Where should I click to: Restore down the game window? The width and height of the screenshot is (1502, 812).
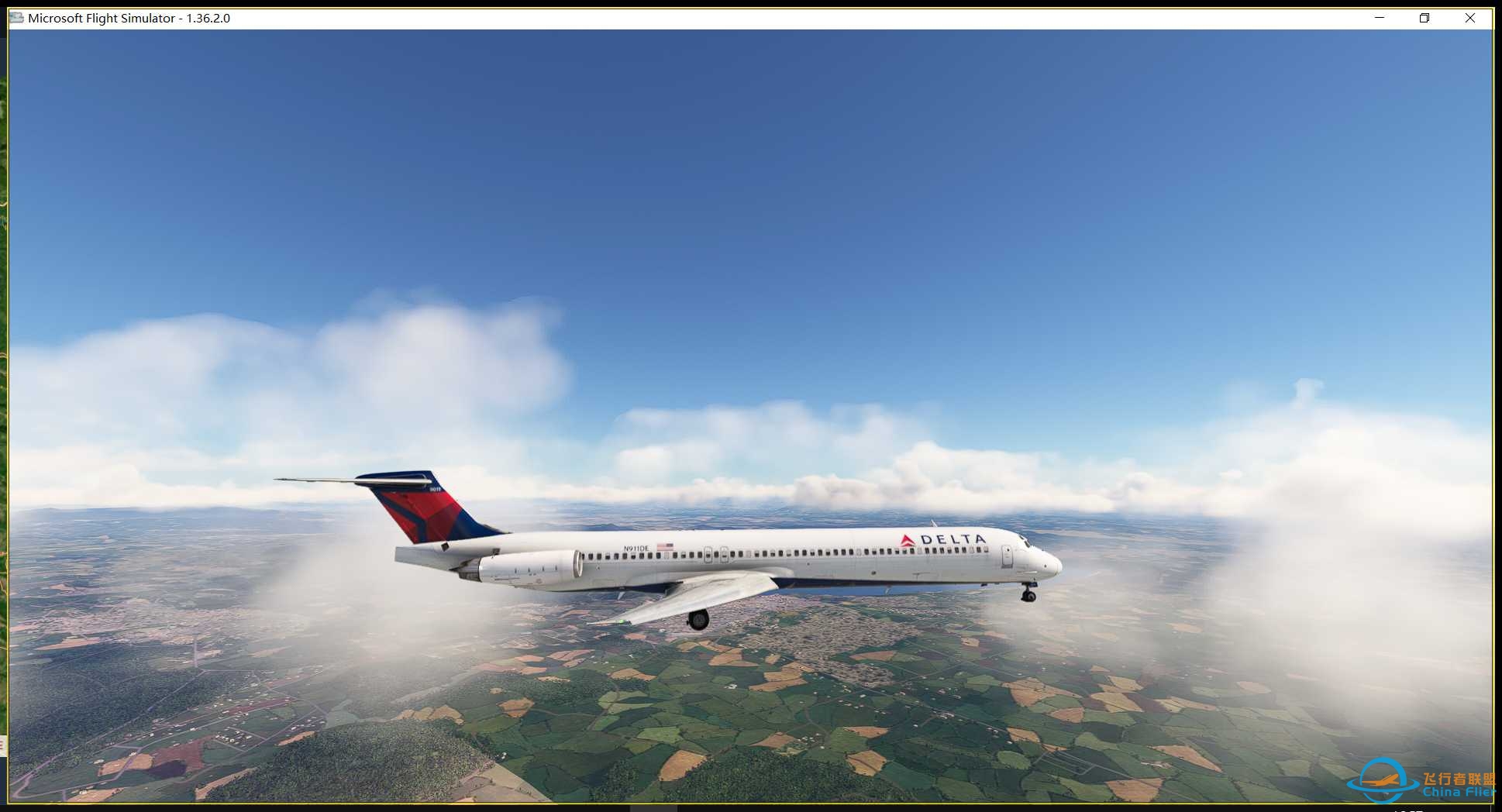click(1424, 18)
